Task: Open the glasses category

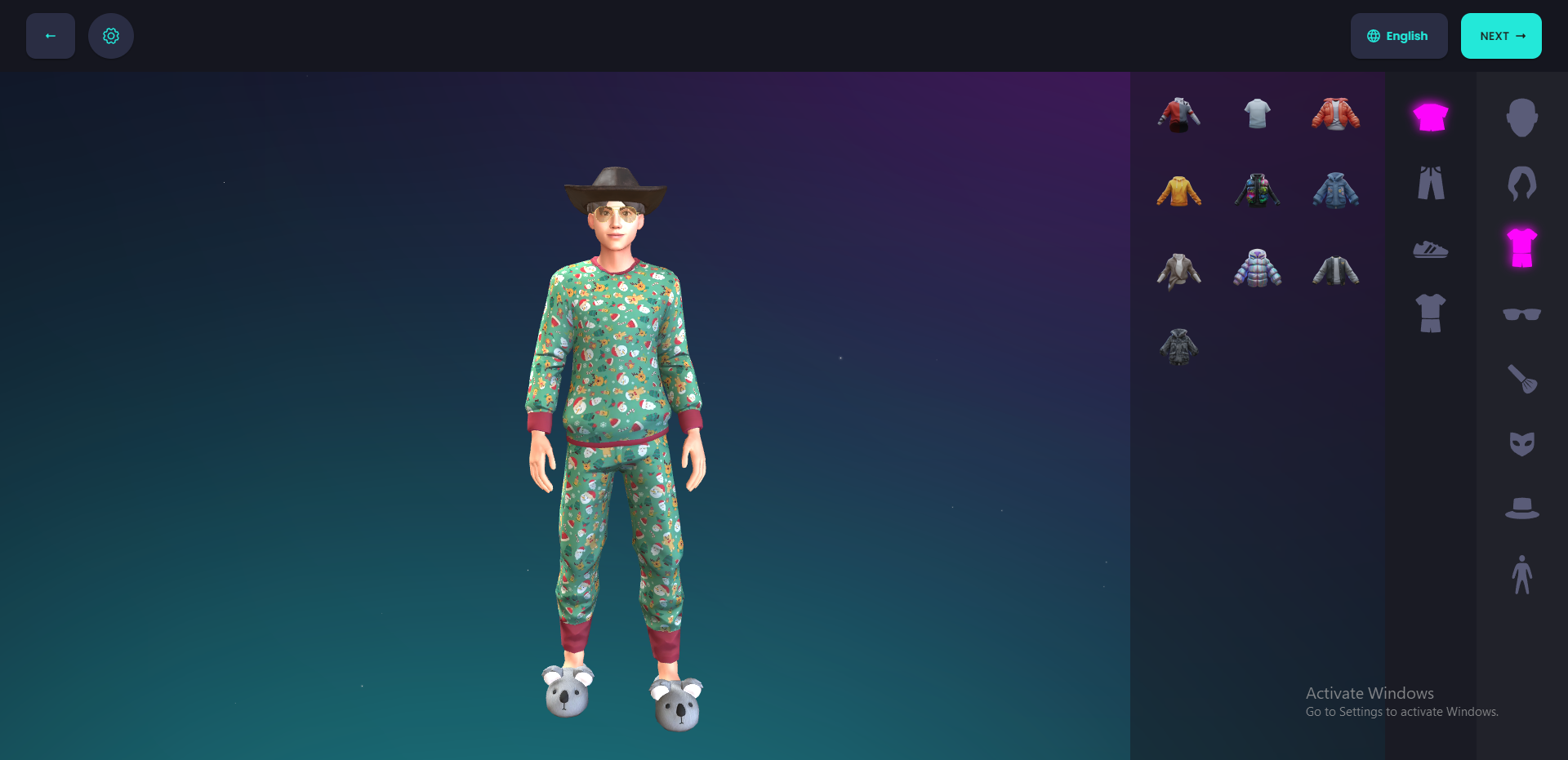Action: tap(1521, 313)
